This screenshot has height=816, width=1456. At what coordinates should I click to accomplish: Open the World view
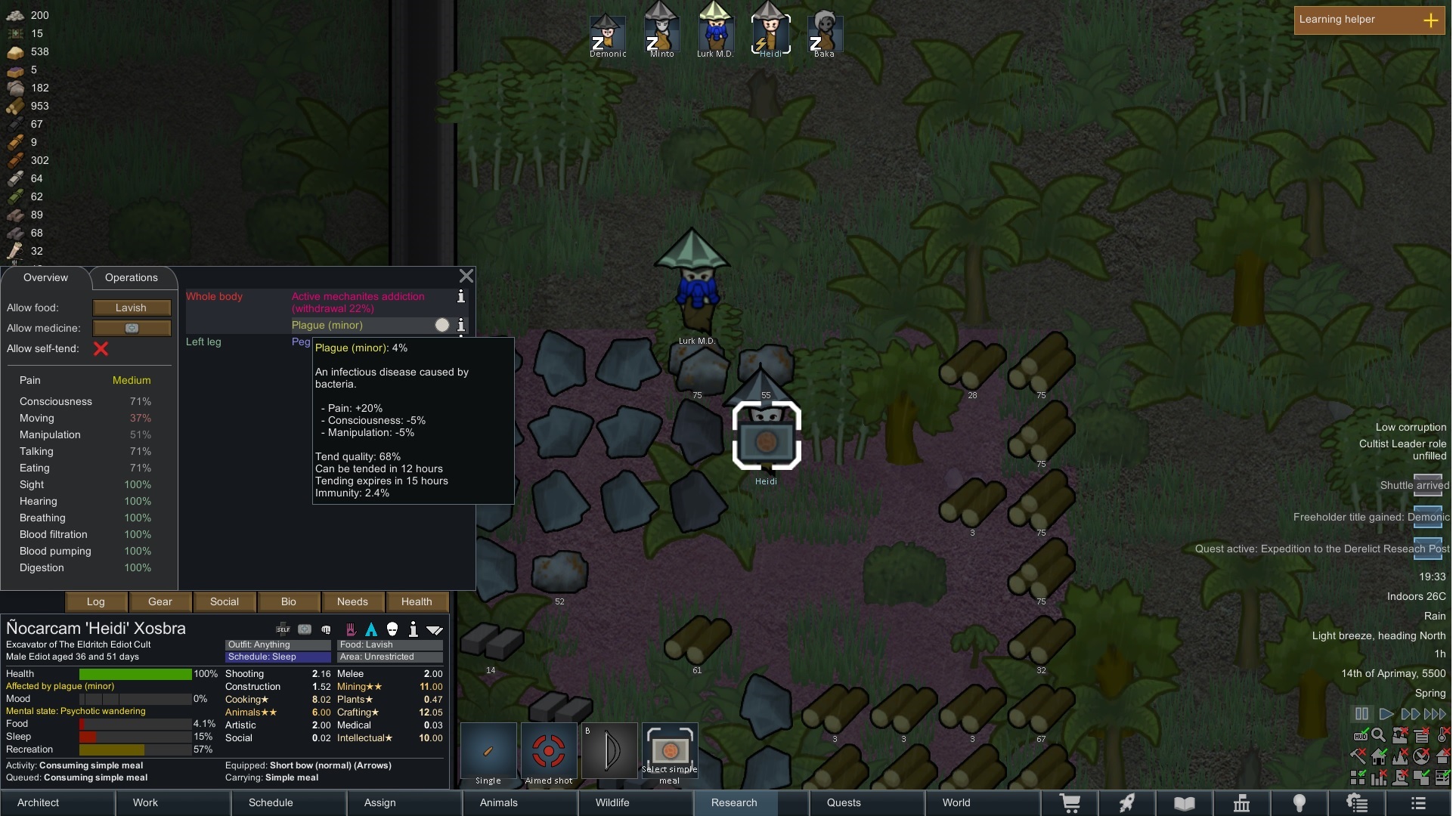(x=956, y=803)
